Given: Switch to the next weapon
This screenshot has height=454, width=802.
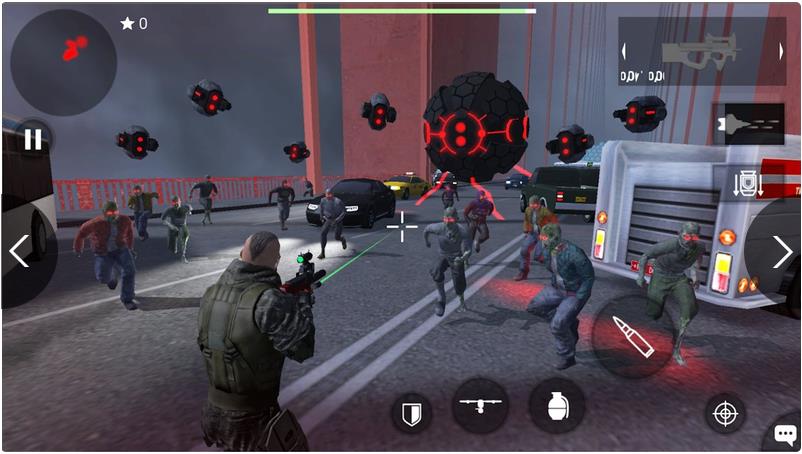Looking at the screenshot, I should click(780, 51).
